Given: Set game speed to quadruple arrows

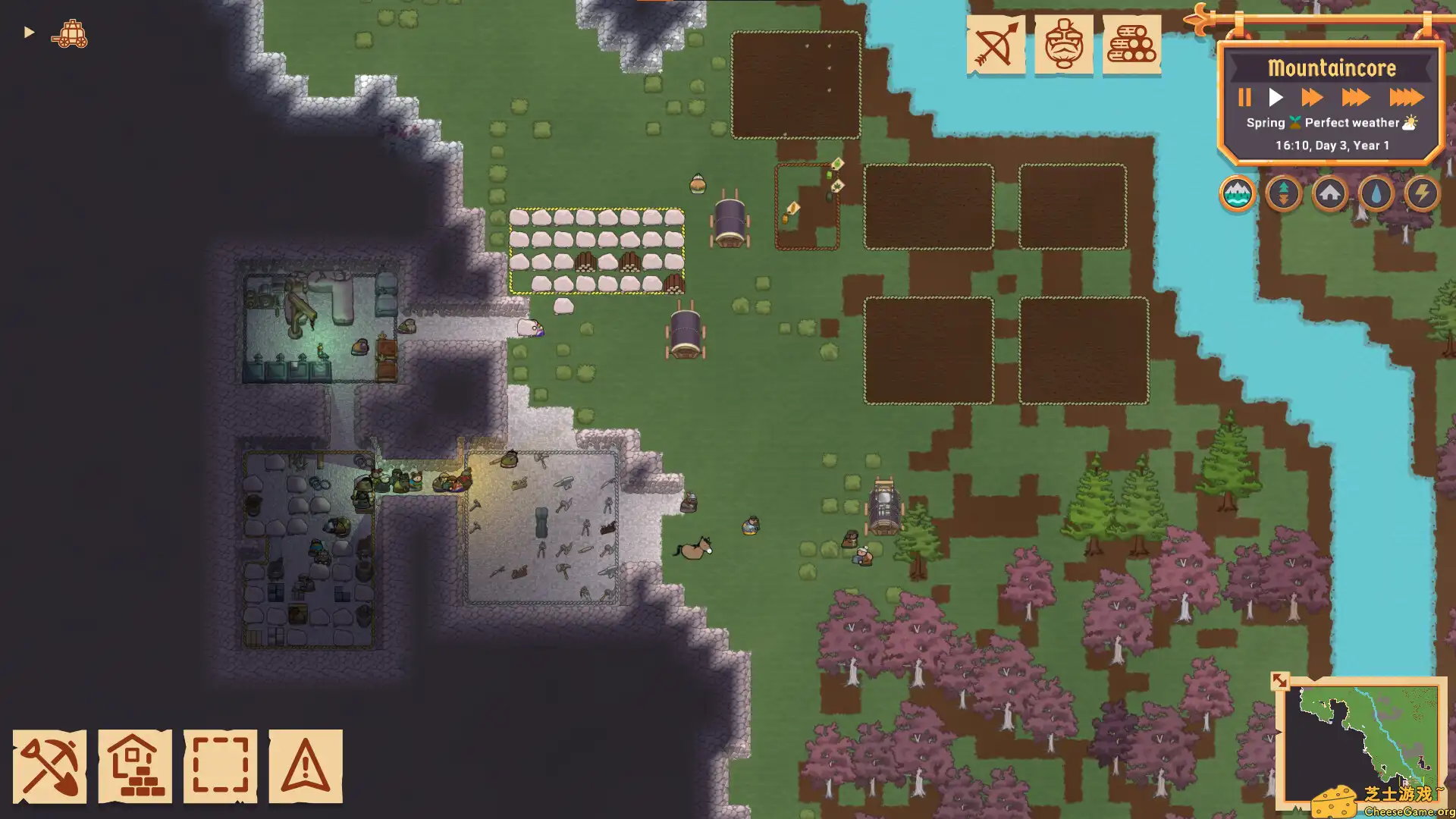Looking at the screenshot, I should [1406, 98].
